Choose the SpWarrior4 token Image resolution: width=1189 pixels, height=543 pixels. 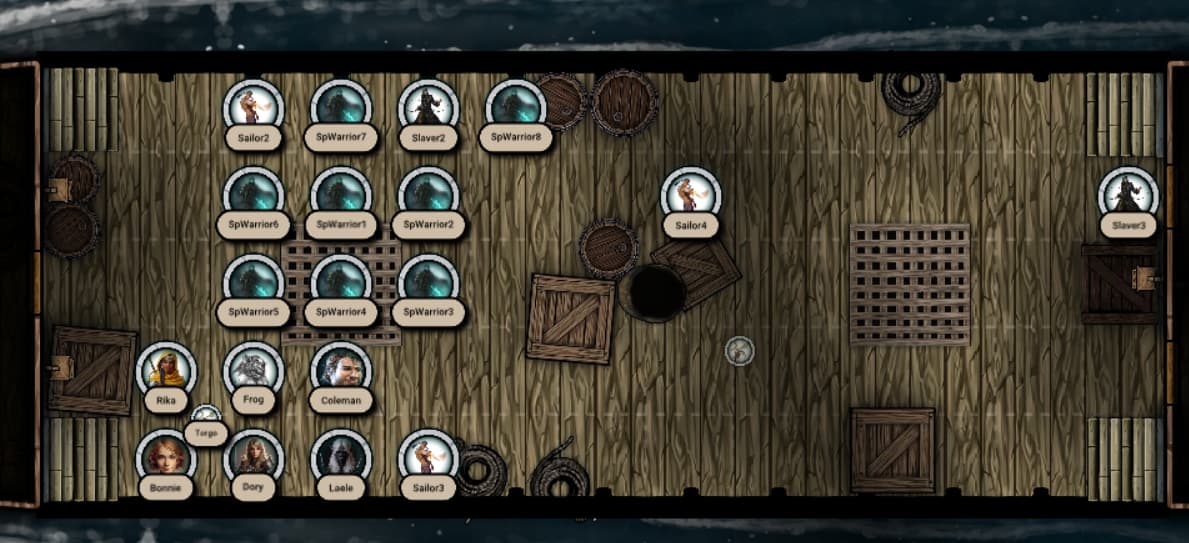[341, 282]
